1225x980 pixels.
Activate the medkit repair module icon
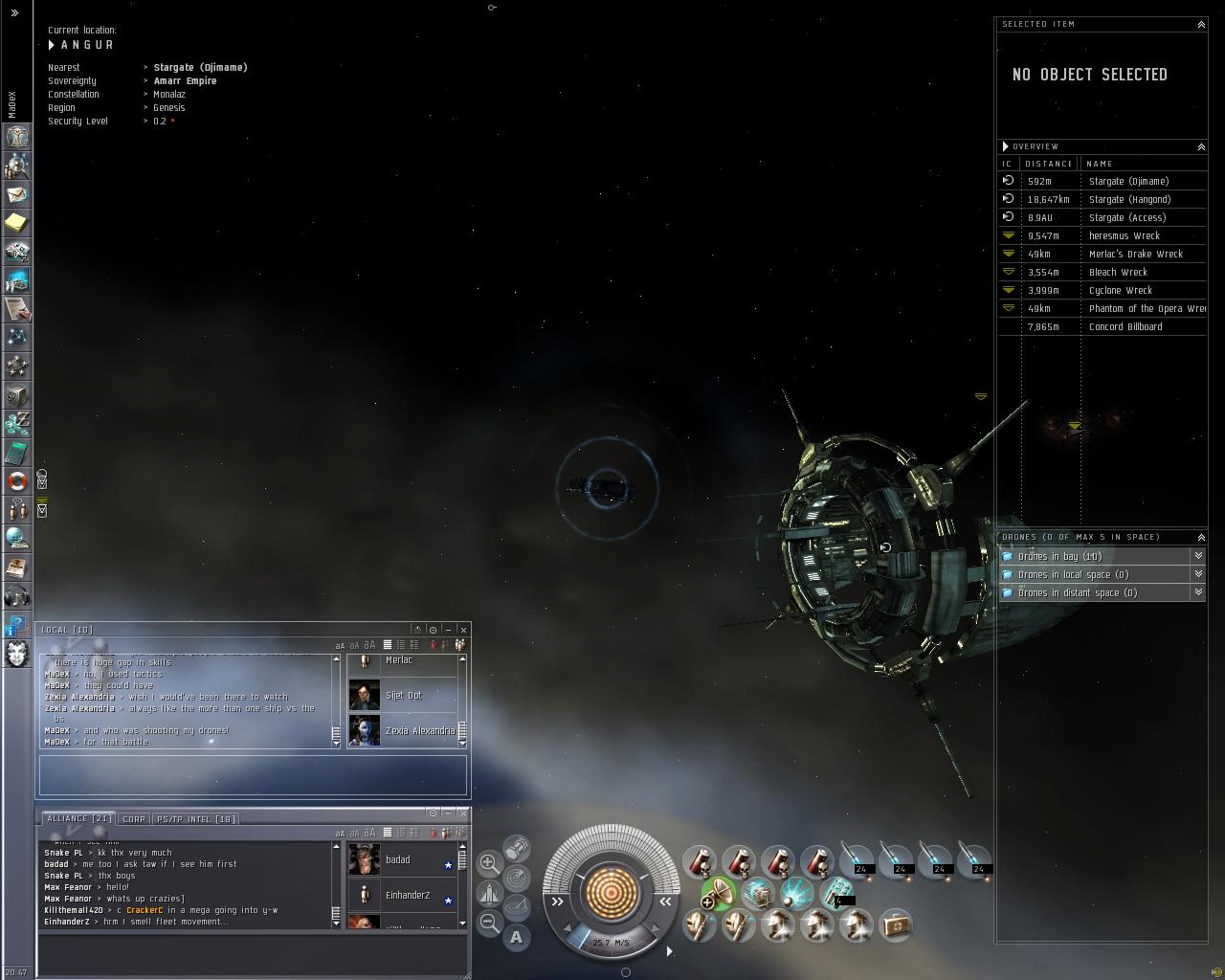[896, 924]
